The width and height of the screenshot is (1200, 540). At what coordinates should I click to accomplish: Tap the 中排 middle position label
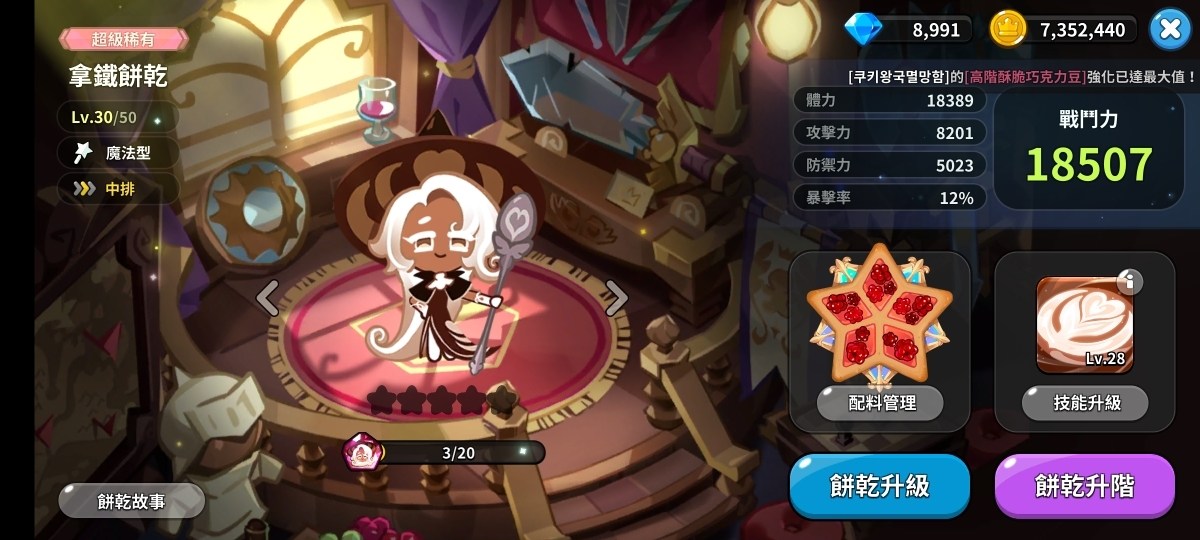click(119, 188)
